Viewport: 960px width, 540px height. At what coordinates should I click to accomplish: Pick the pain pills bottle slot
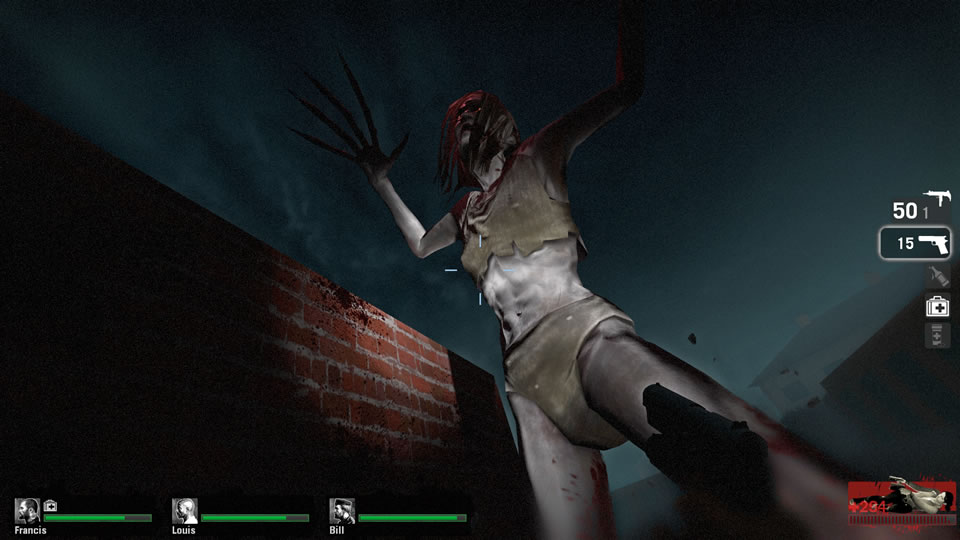[937, 336]
